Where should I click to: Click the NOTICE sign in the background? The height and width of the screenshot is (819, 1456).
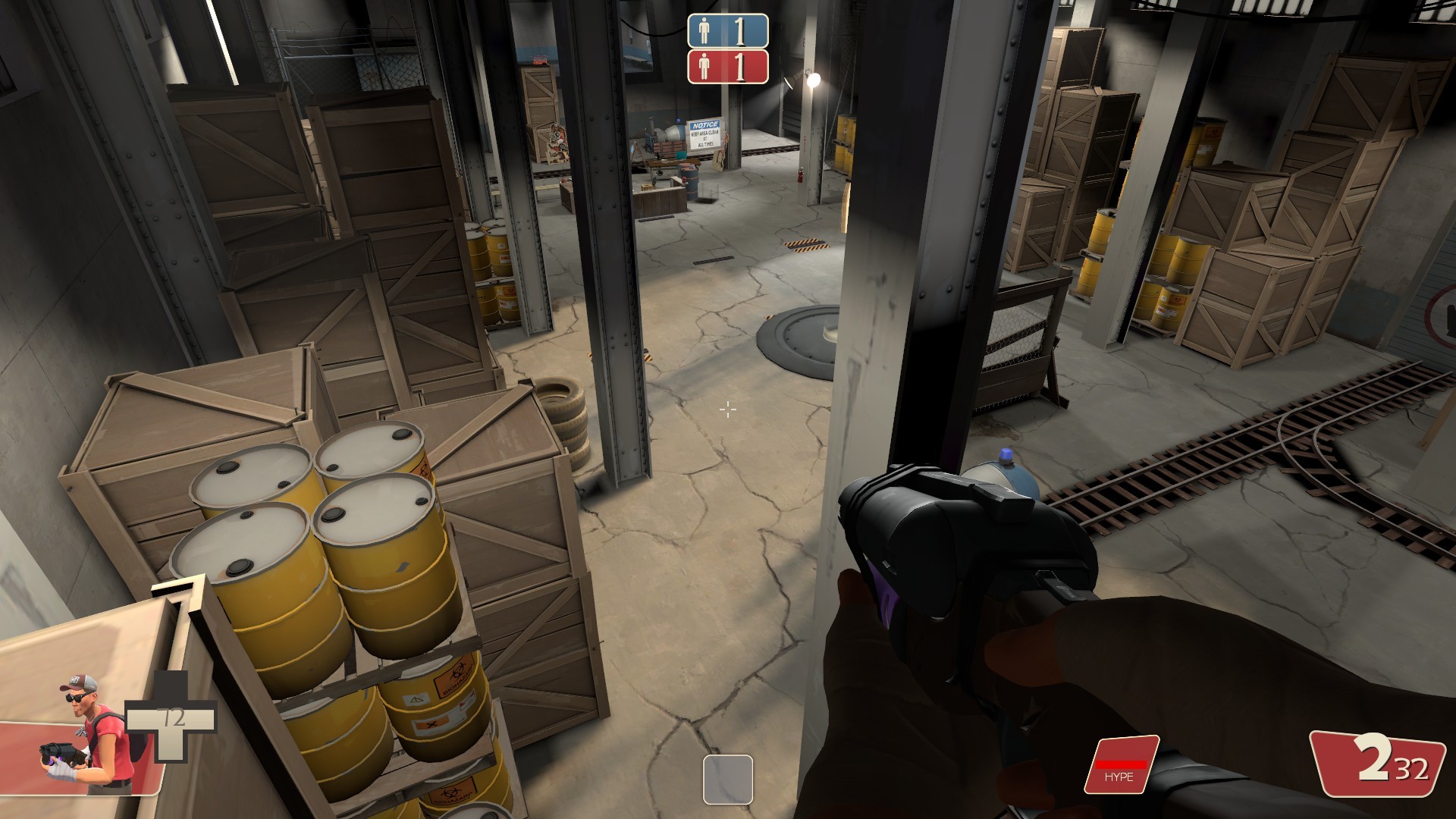(706, 135)
